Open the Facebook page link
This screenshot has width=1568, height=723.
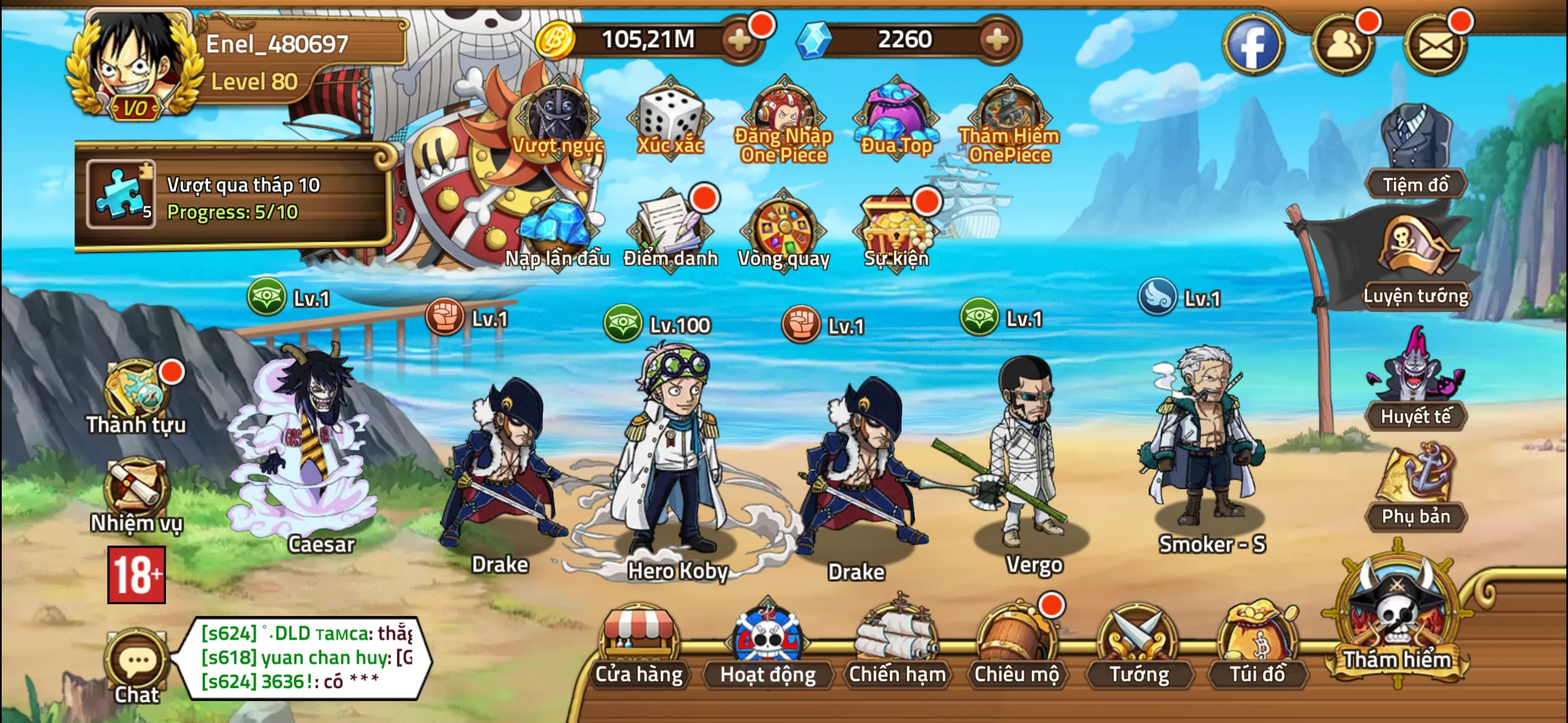(1253, 44)
